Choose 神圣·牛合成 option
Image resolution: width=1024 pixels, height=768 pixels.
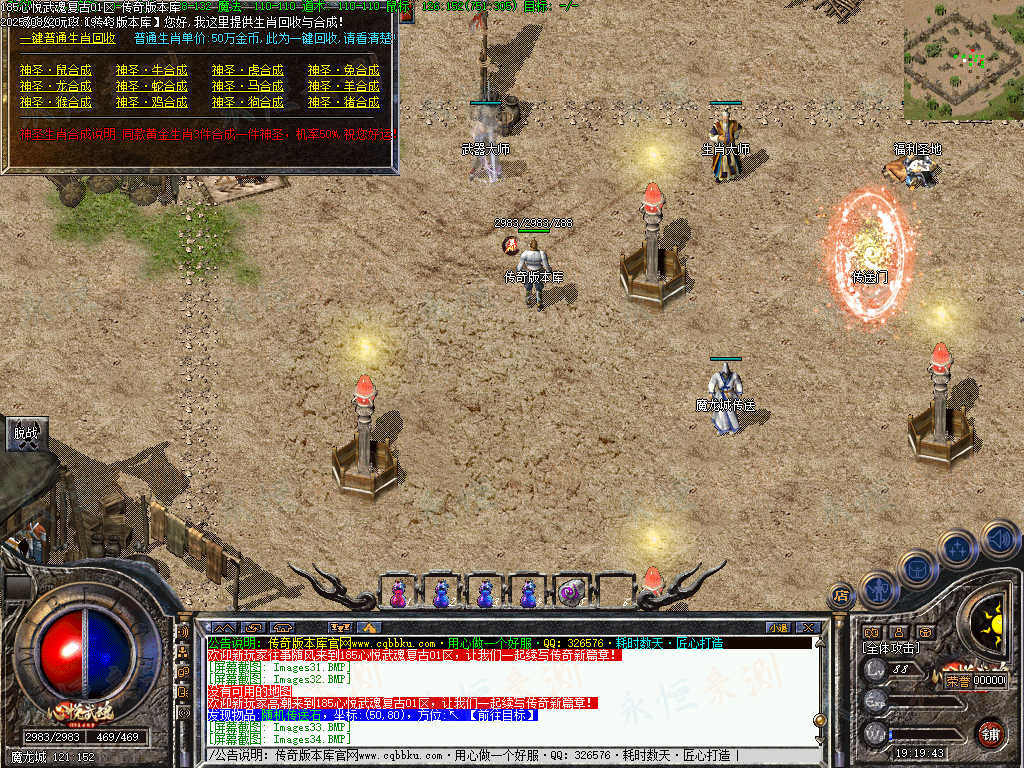[152, 70]
